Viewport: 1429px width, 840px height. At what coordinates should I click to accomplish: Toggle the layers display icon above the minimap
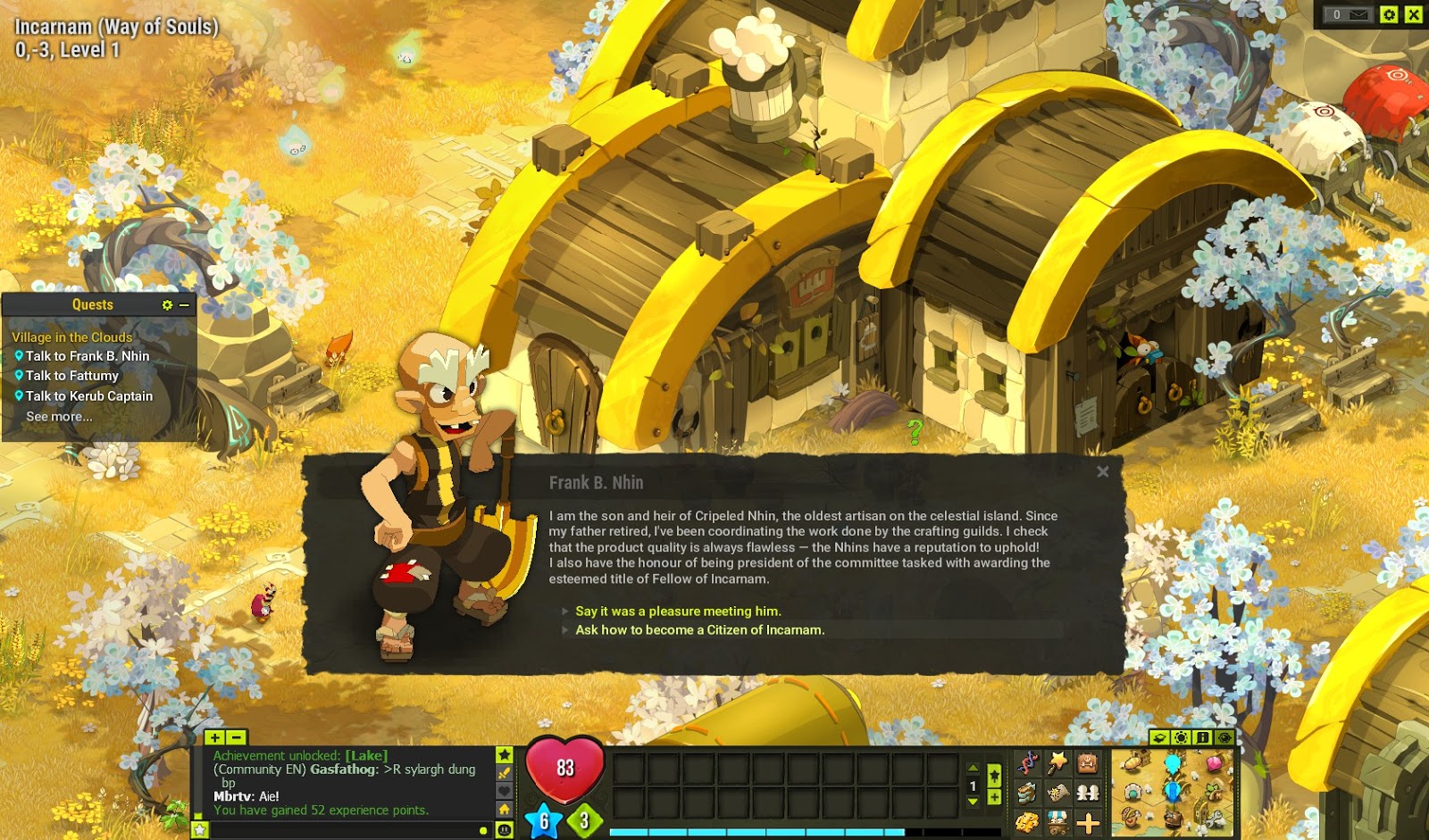click(1158, 737)
